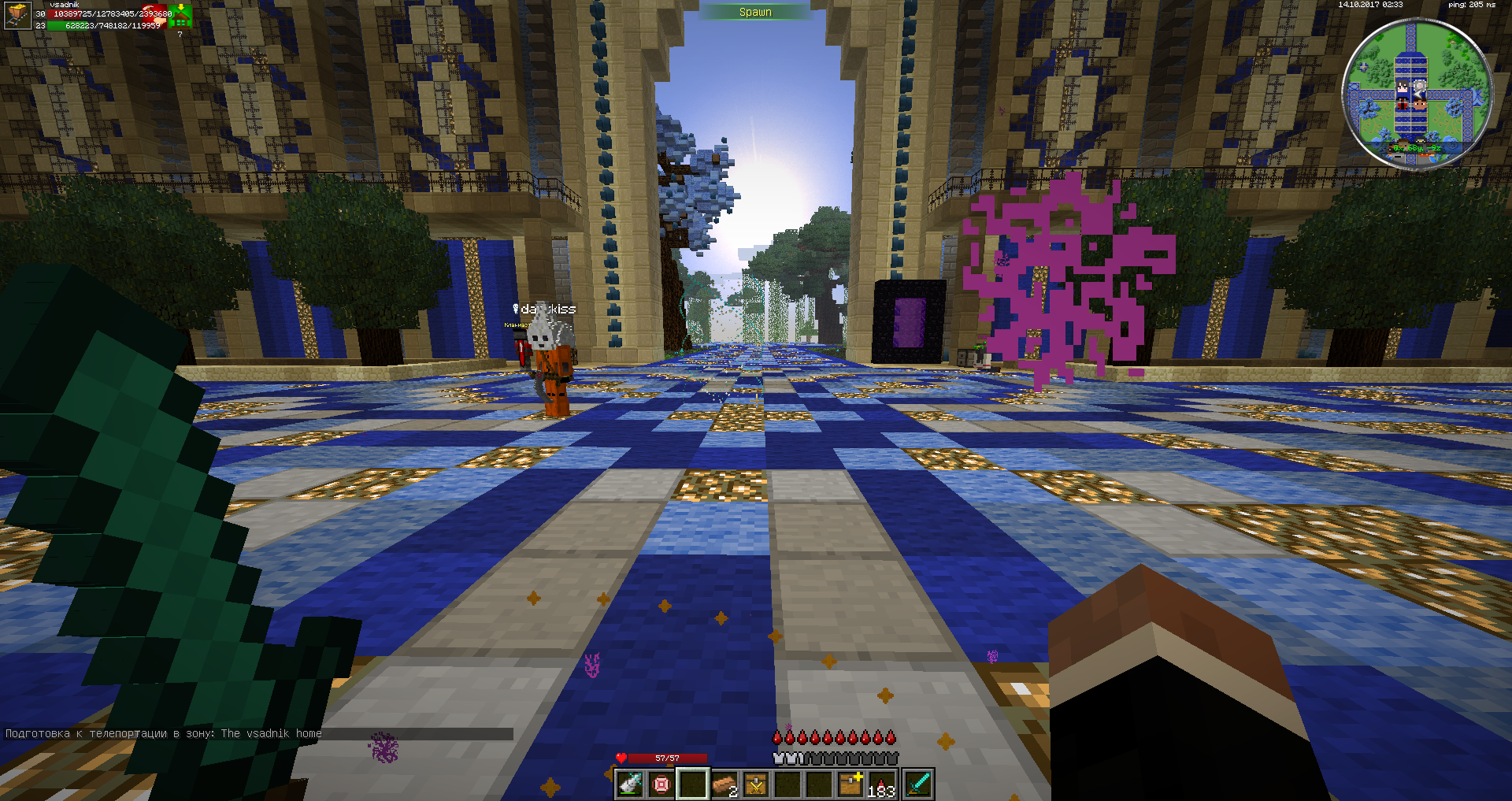The height and width of the screenshot is (801, 1512).
Task: Select the red target disc hotbar slot
Action: pos(661,784)
